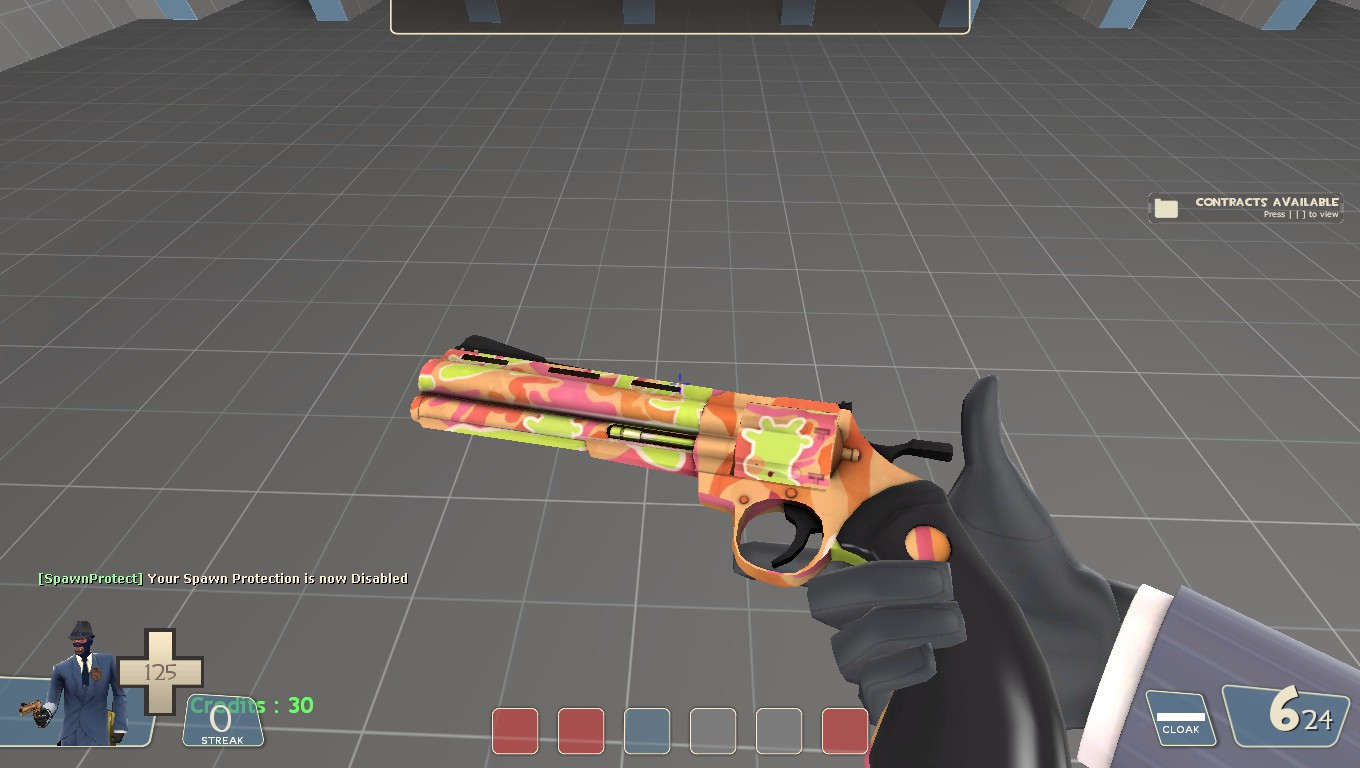Toggle the last red player panel
This screenshot has height=768, width=1360.
(845, 730)
